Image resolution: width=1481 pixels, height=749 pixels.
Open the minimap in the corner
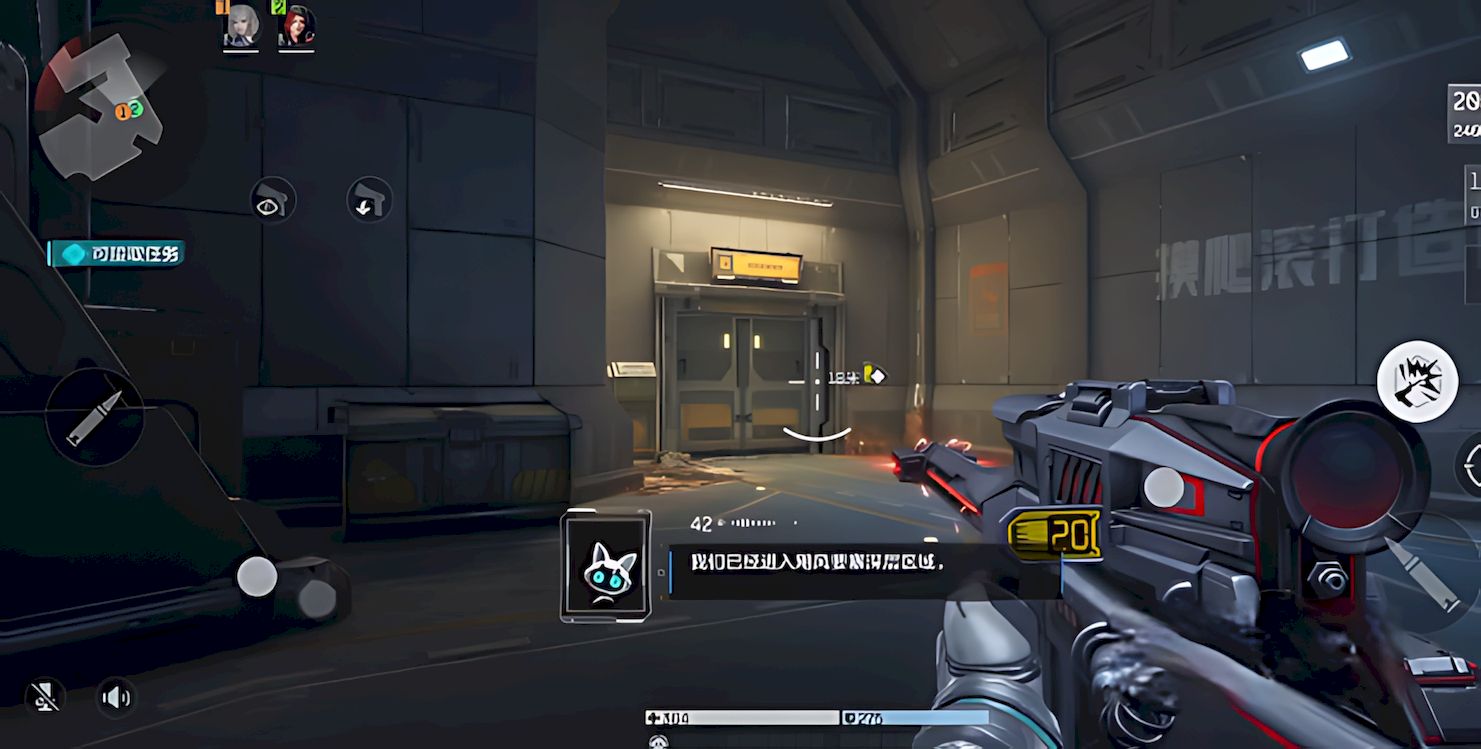point(98,106)
